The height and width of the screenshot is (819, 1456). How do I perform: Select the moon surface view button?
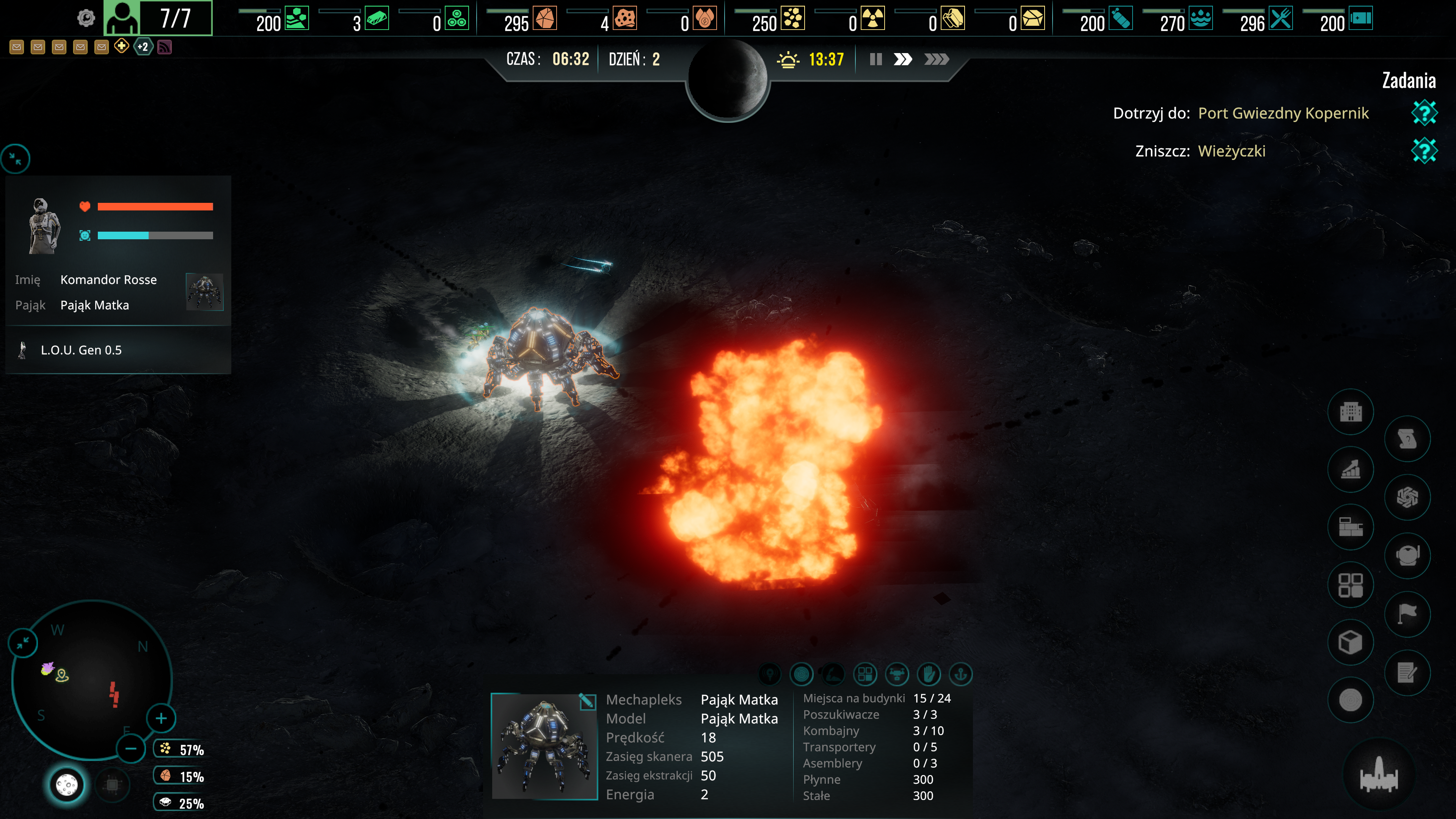67,784
